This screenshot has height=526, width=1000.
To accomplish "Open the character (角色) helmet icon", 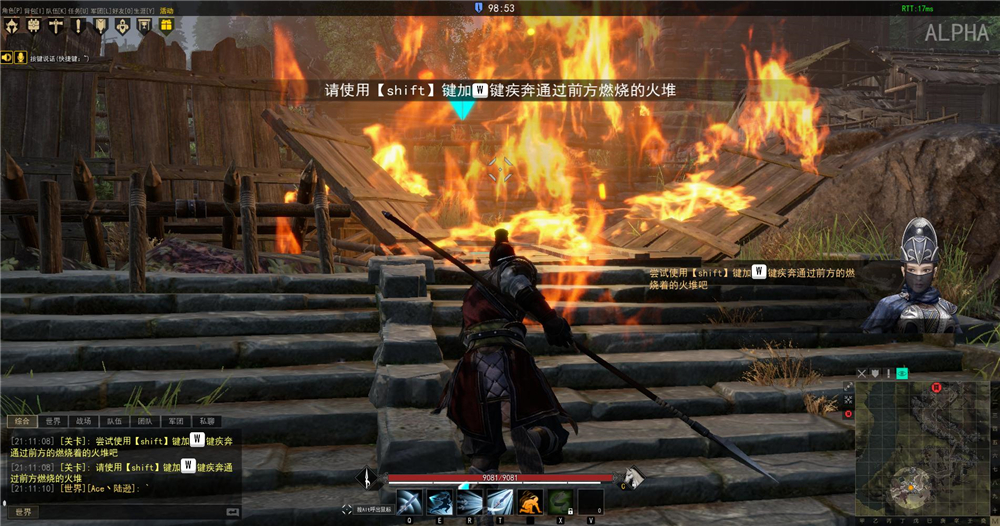I will pyautogui.click(x=13, y=26).
